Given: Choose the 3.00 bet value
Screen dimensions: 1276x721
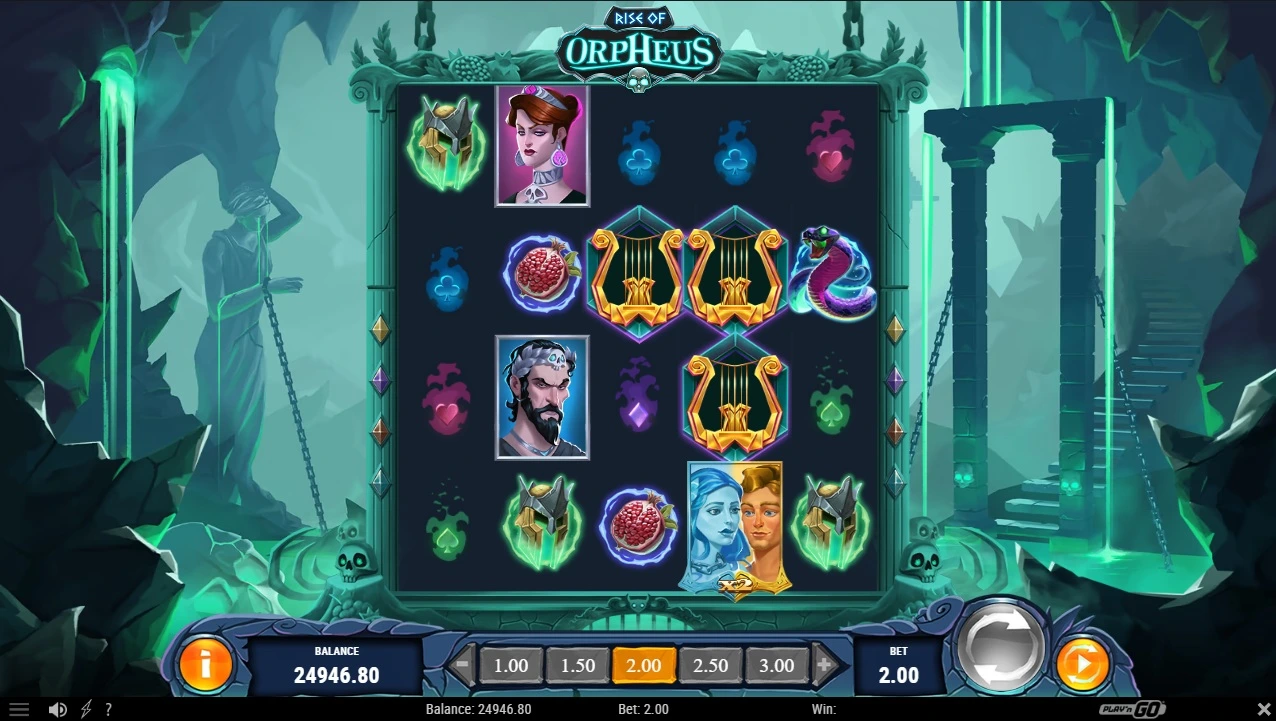Looking at the screenshot, I should [776, 665].
